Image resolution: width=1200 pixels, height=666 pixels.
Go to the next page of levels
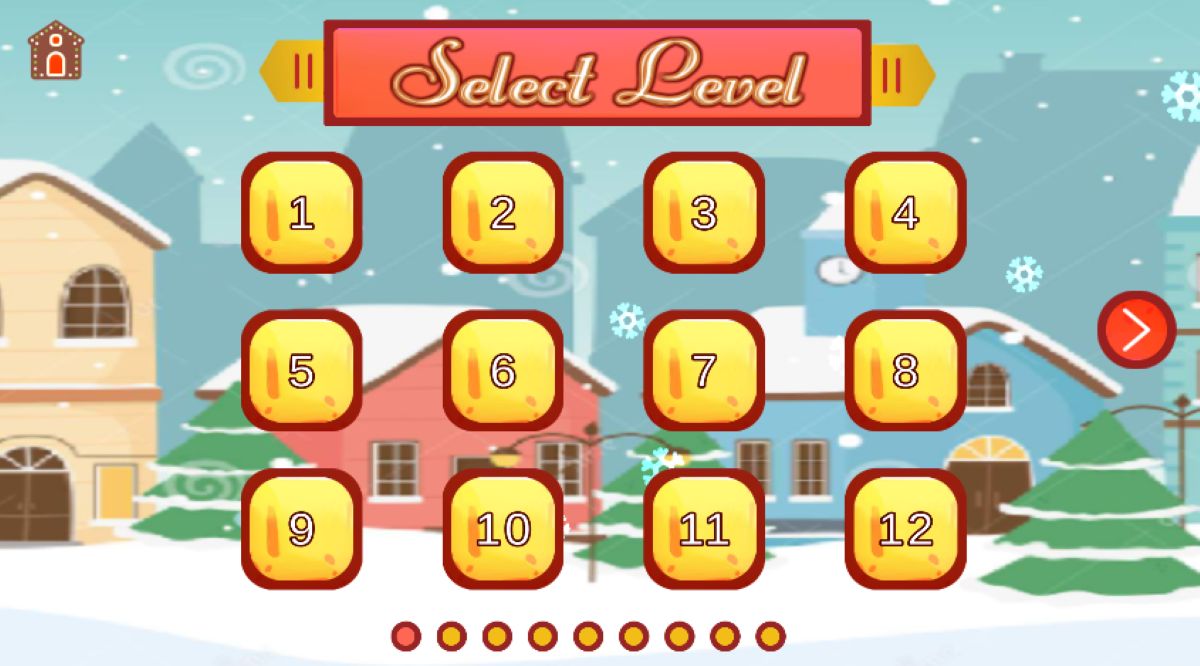point(1136,330)
